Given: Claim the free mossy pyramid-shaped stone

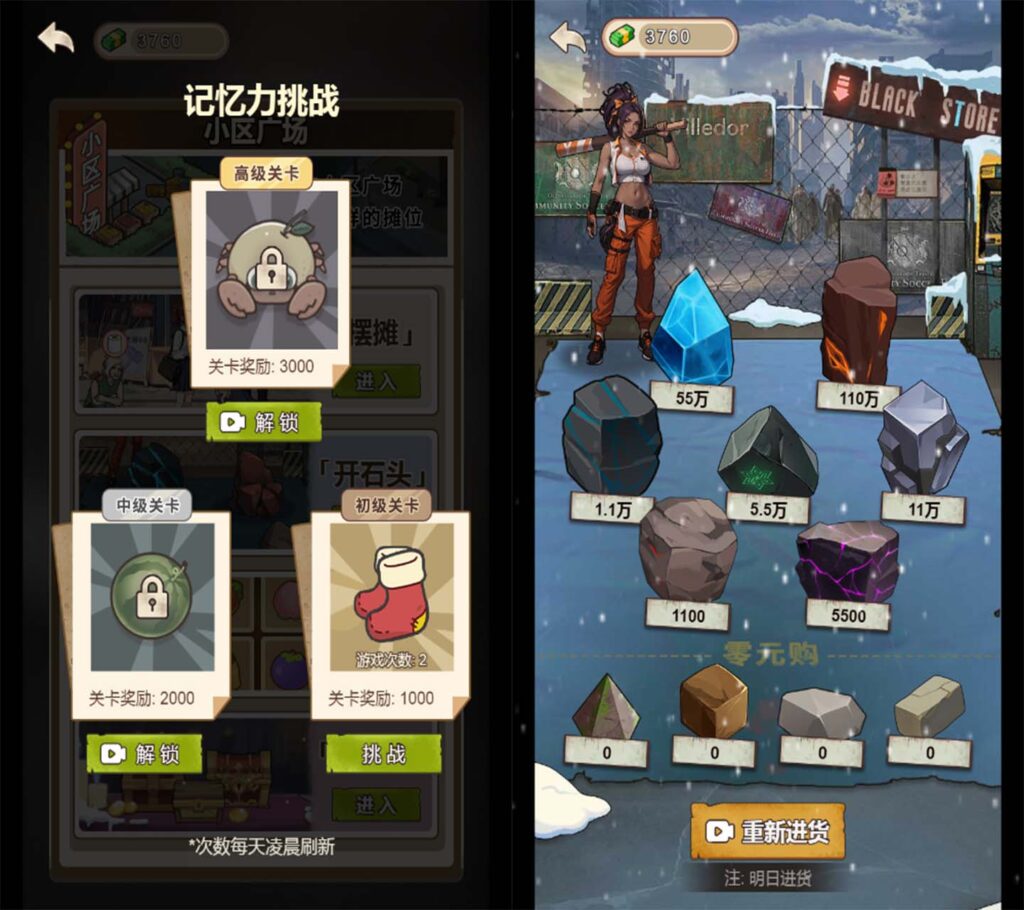Looking at the screenshot, I should [606, 707].
